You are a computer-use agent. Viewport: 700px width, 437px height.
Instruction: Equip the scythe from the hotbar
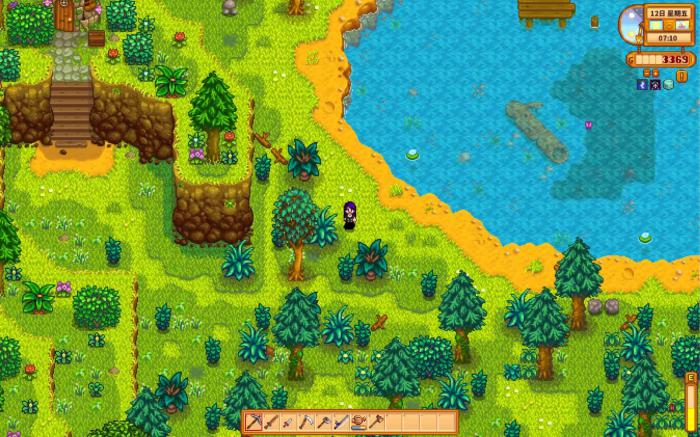305,422
